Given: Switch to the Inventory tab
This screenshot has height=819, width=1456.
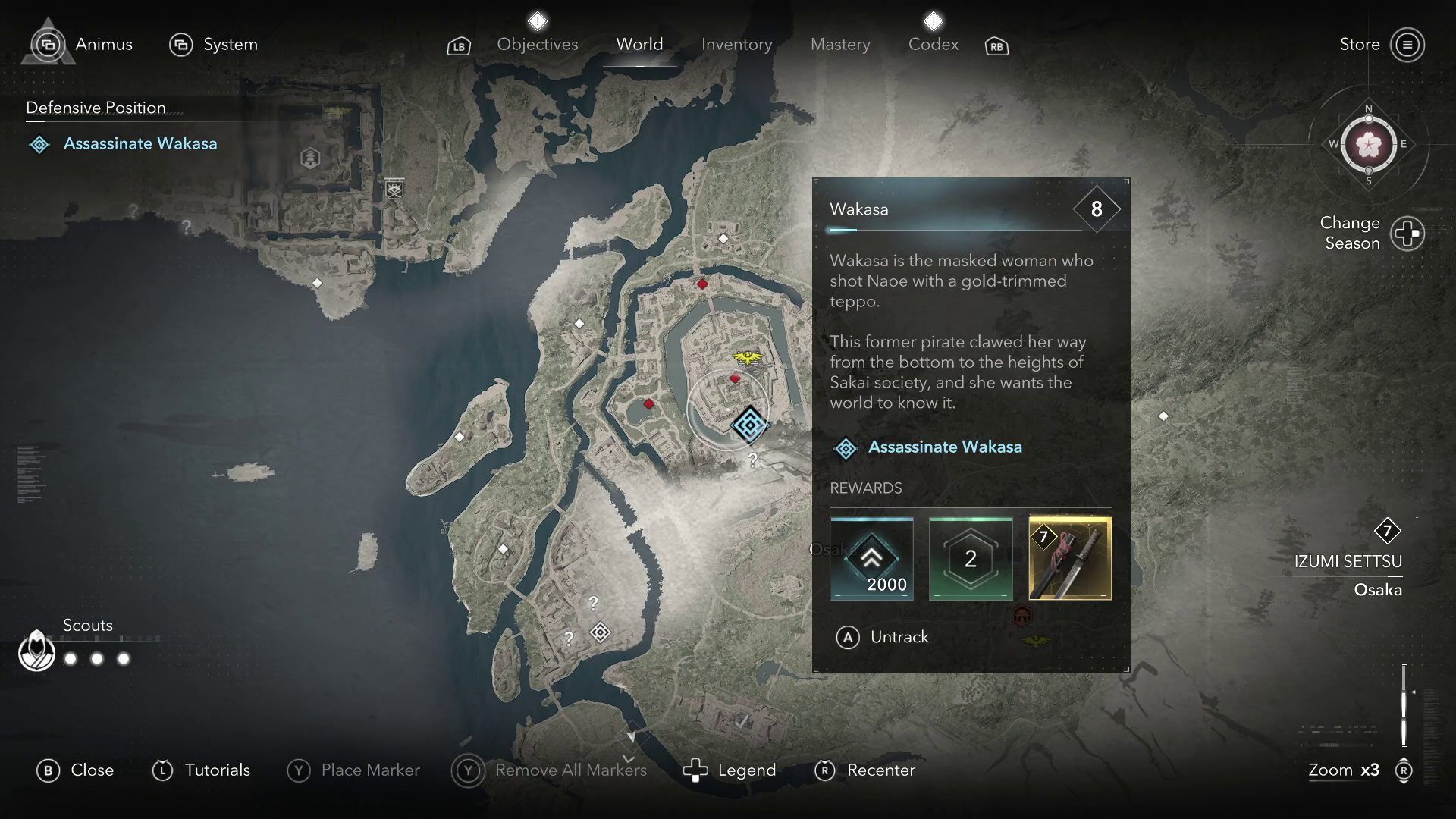Looking at the screenshot, I should tap(736, 45).
